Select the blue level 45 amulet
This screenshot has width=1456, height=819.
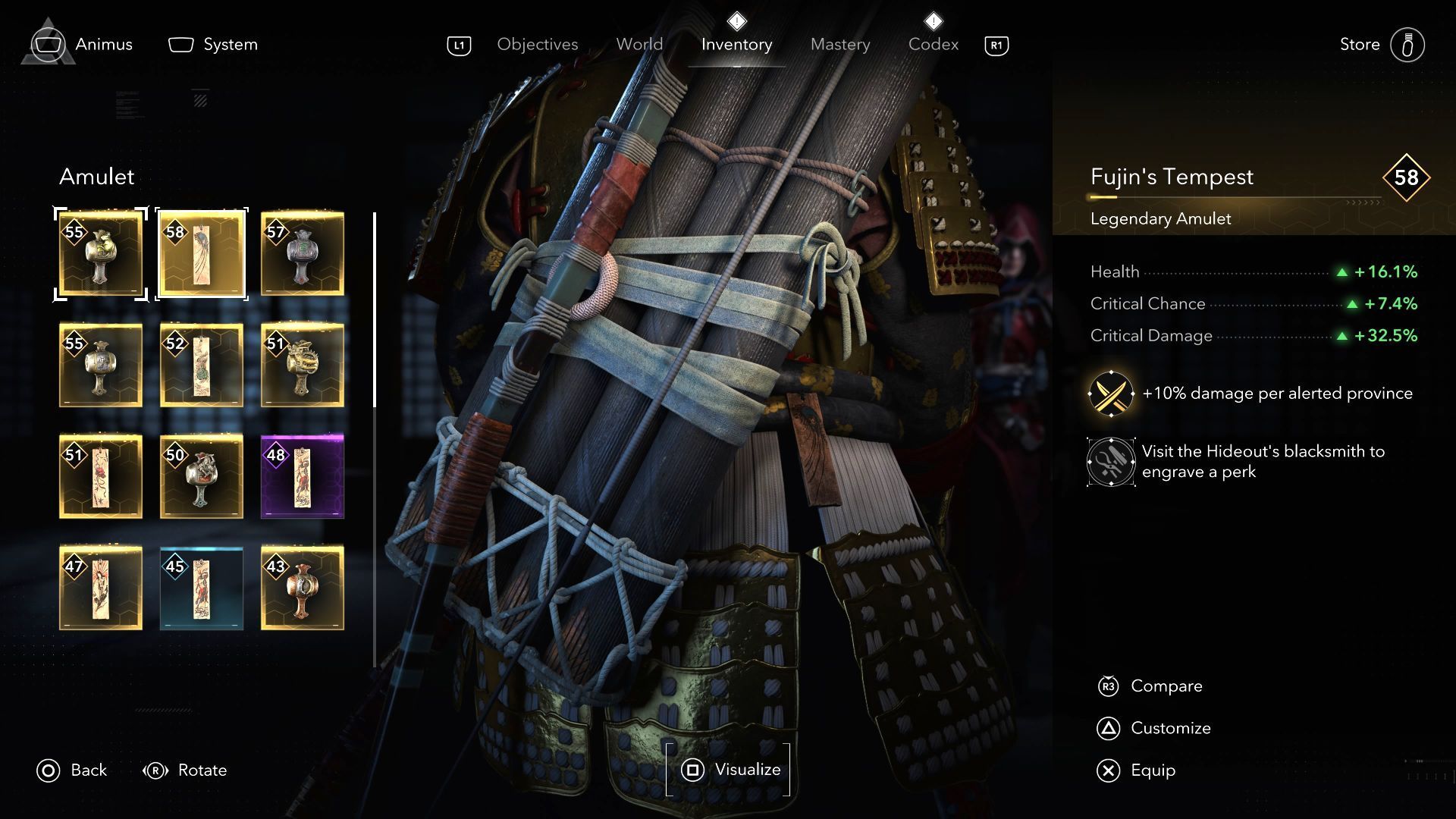point(202,588)
